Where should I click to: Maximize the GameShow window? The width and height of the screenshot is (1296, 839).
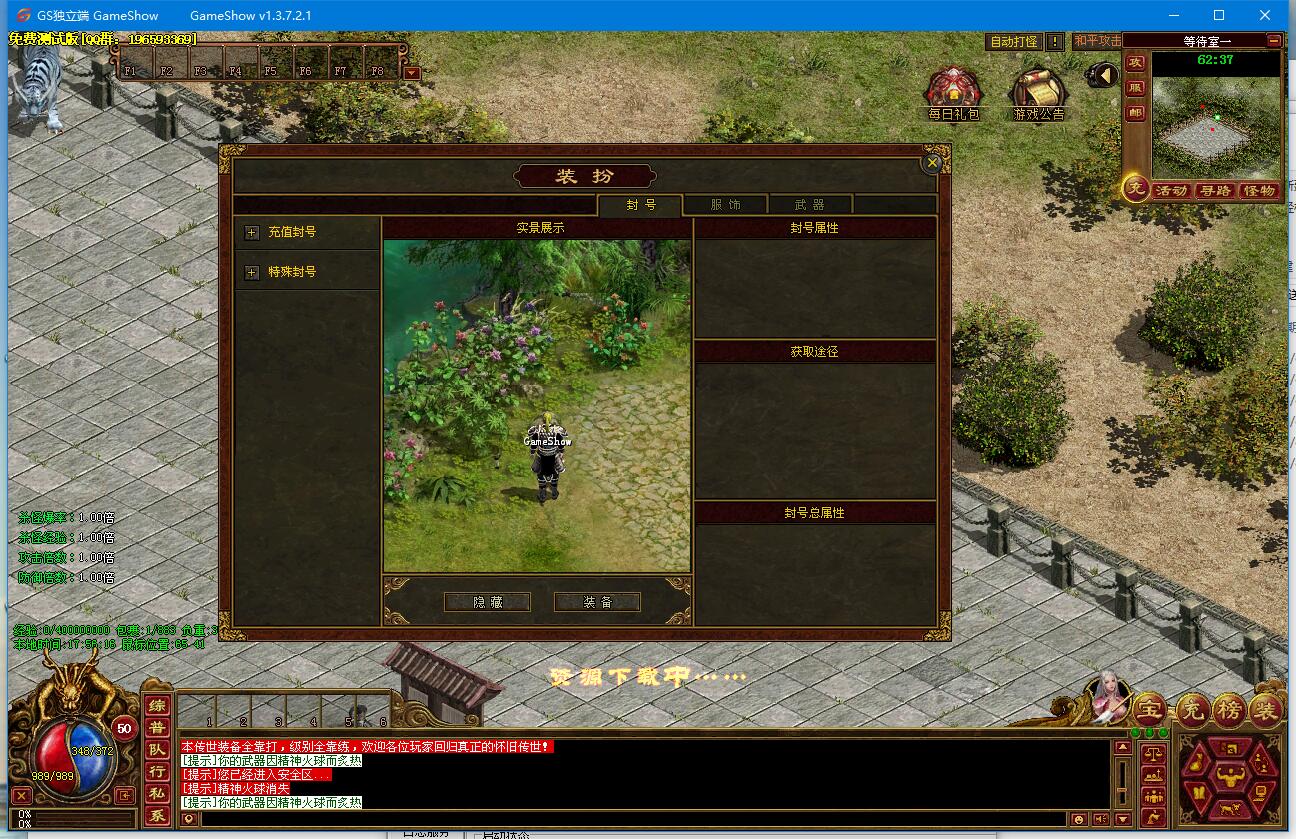[1219, 15]
